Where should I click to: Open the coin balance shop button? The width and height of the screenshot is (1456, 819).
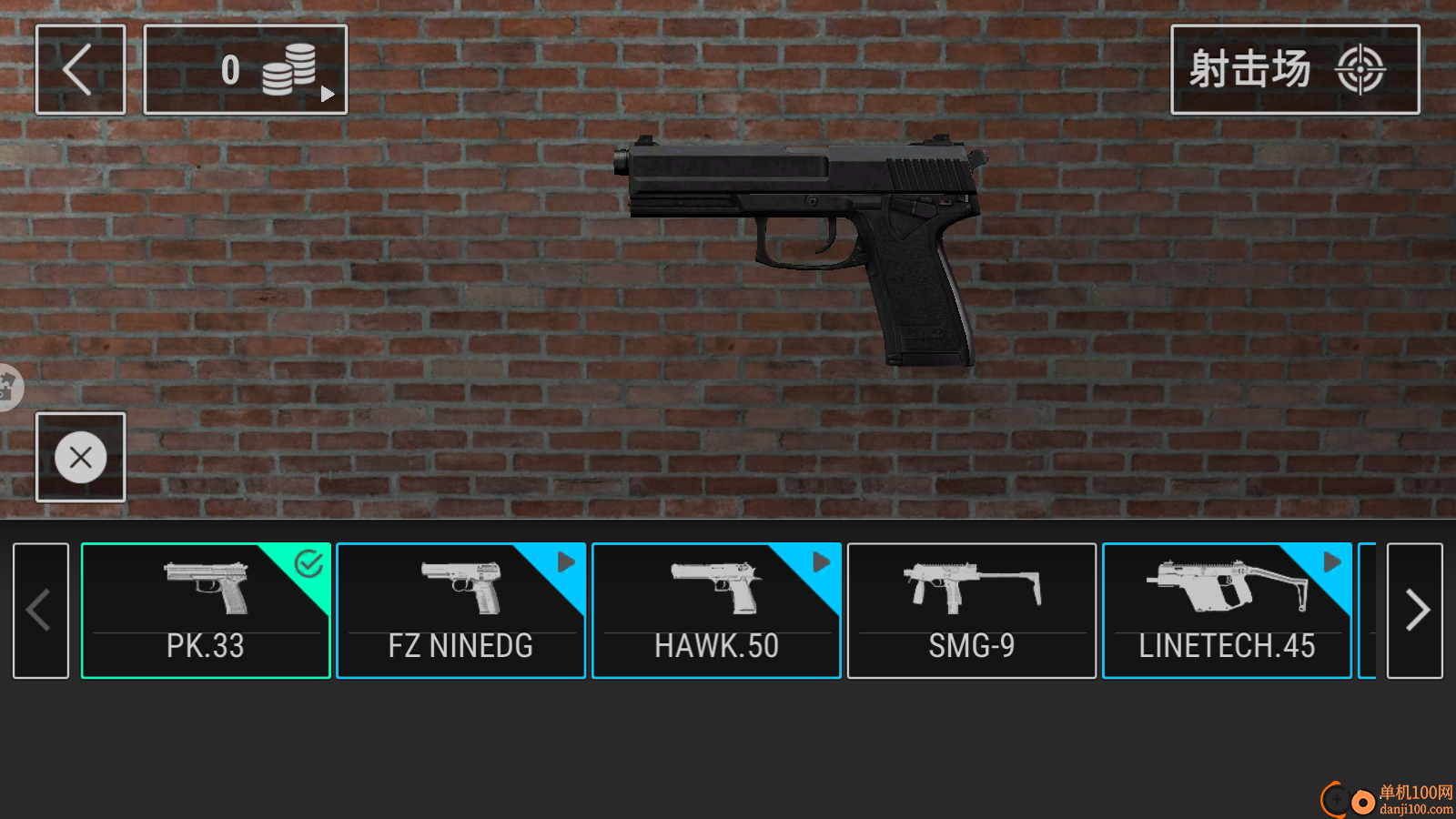(245, 69)
